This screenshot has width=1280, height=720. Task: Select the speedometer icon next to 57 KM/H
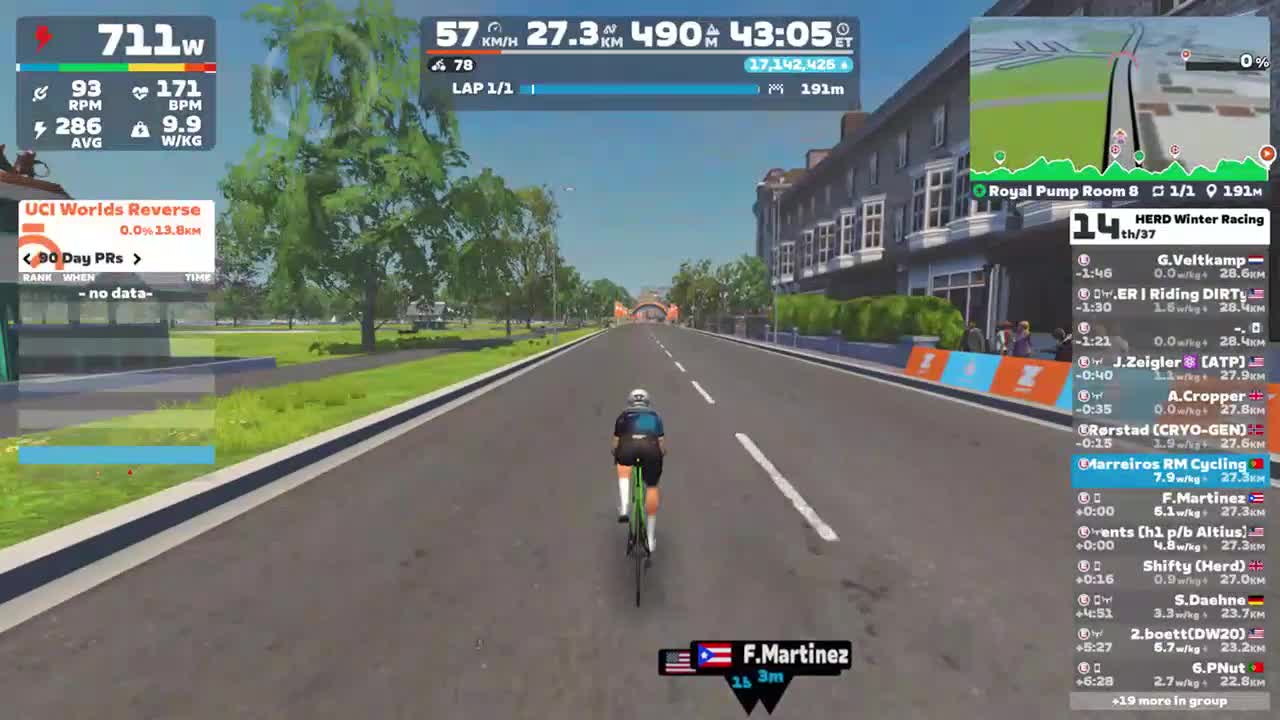[494, 28]
